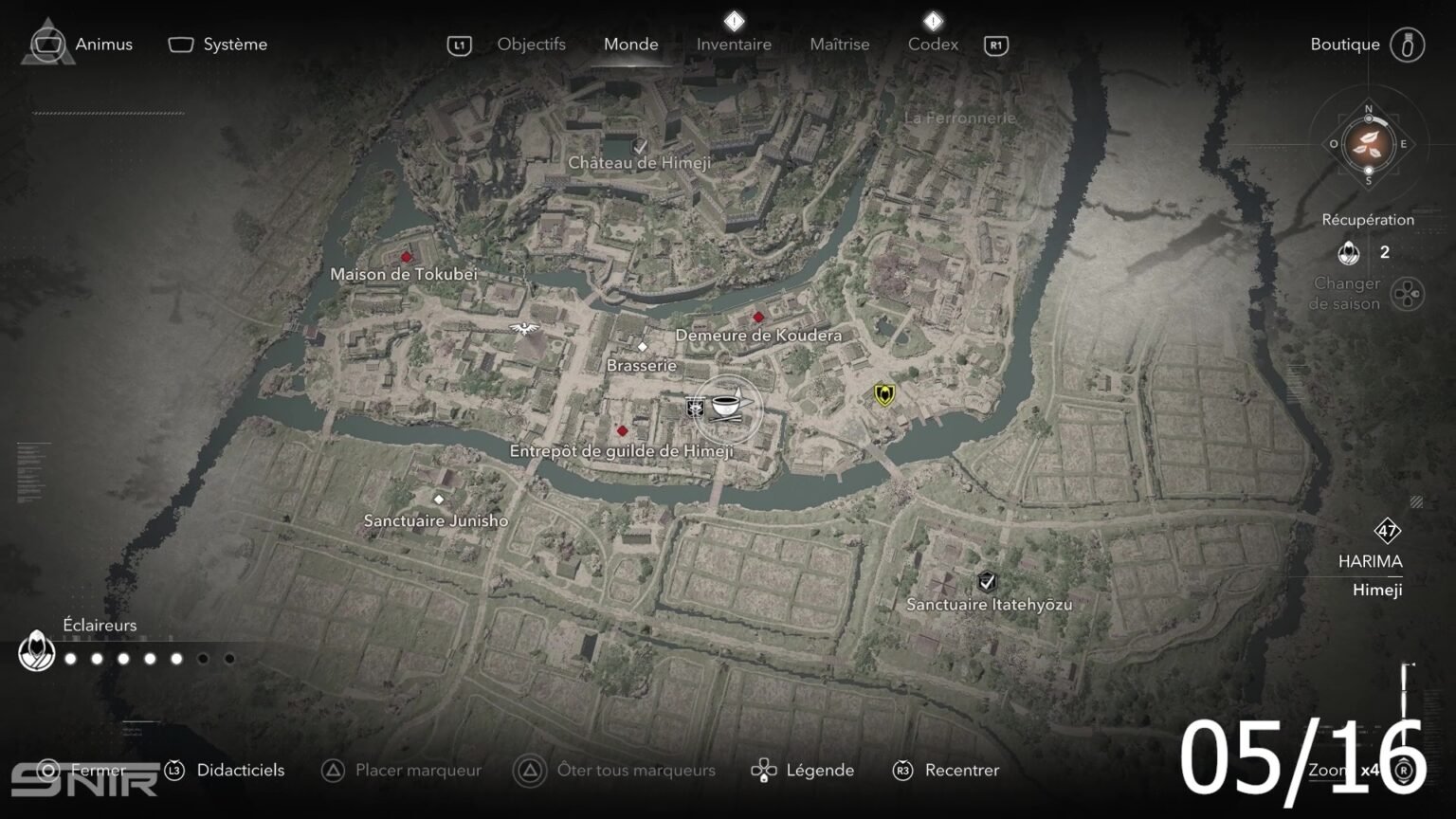Click the tea bowl icon at the map center
1456x819 pixels.
click(x=728, y=408)
